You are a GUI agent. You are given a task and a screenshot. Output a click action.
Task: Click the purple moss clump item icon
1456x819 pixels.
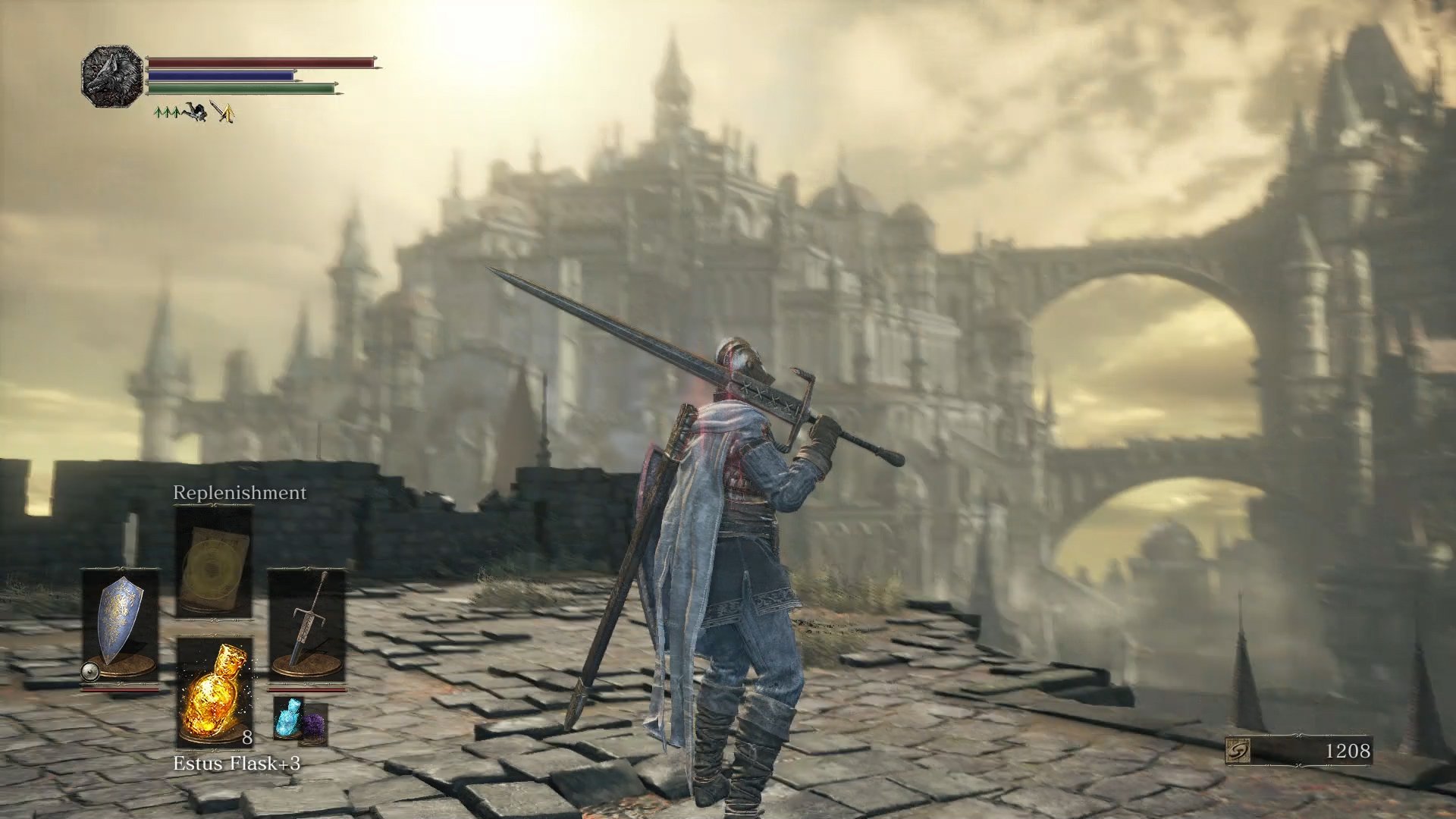pyautogui.click(x=315, y=723)
